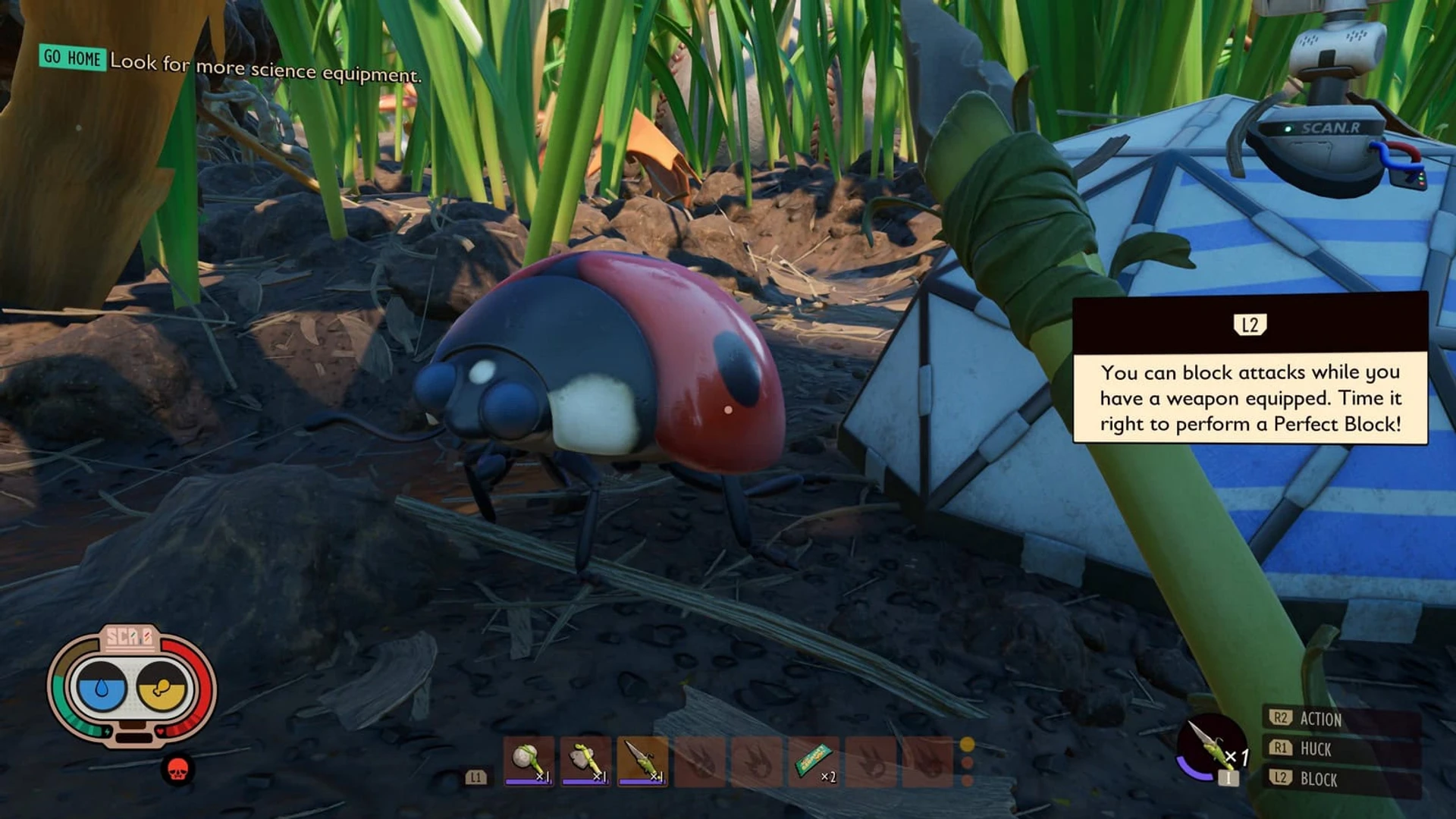Click the equipped spear icon
This screenshot has height=819, width=1456.
click(x=1211, y=746)
